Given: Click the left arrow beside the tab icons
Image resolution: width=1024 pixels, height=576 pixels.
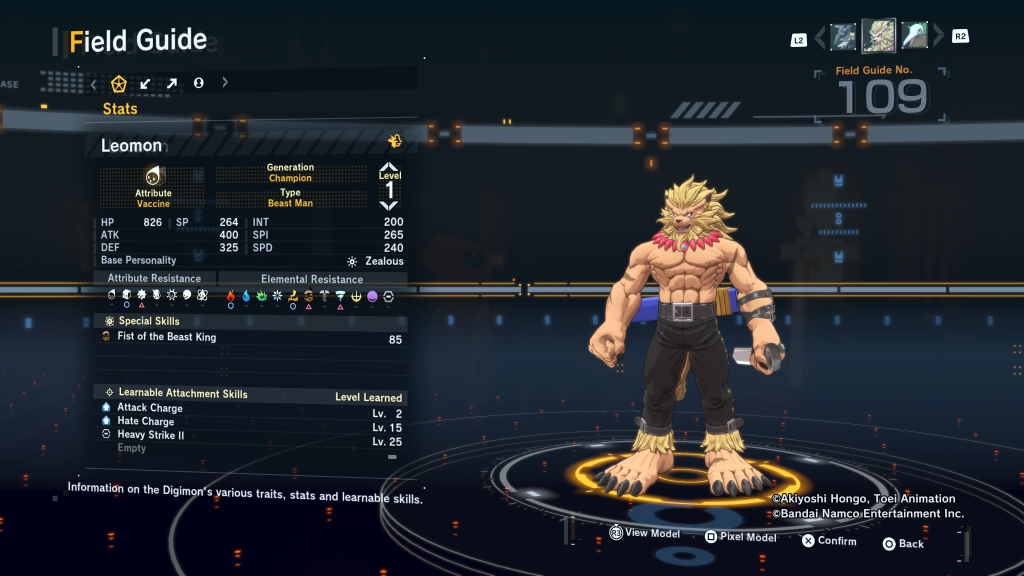Looking at the screenshot, I should [x=94, y=84].
